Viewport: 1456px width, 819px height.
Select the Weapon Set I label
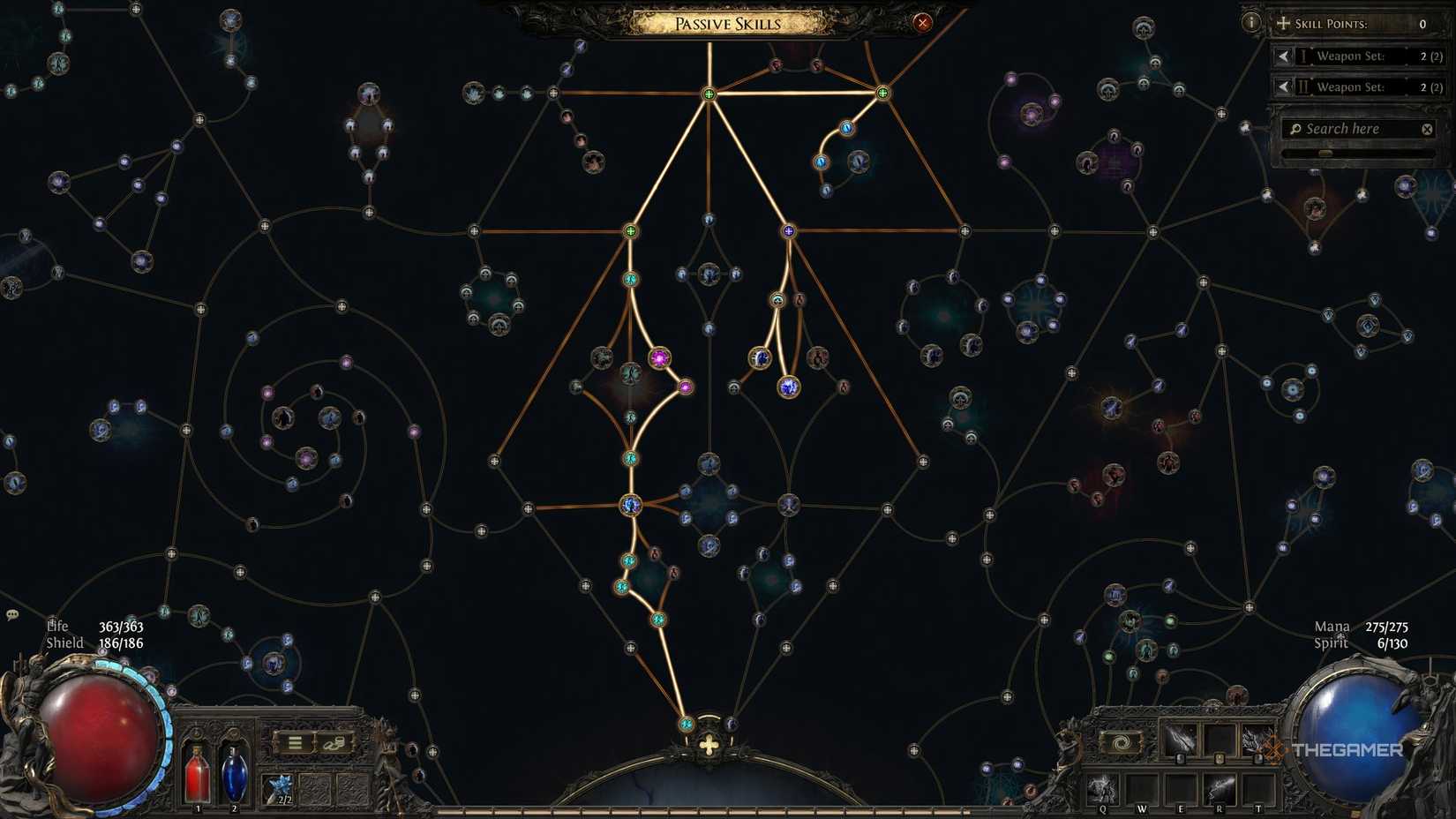coord(1350,56)
